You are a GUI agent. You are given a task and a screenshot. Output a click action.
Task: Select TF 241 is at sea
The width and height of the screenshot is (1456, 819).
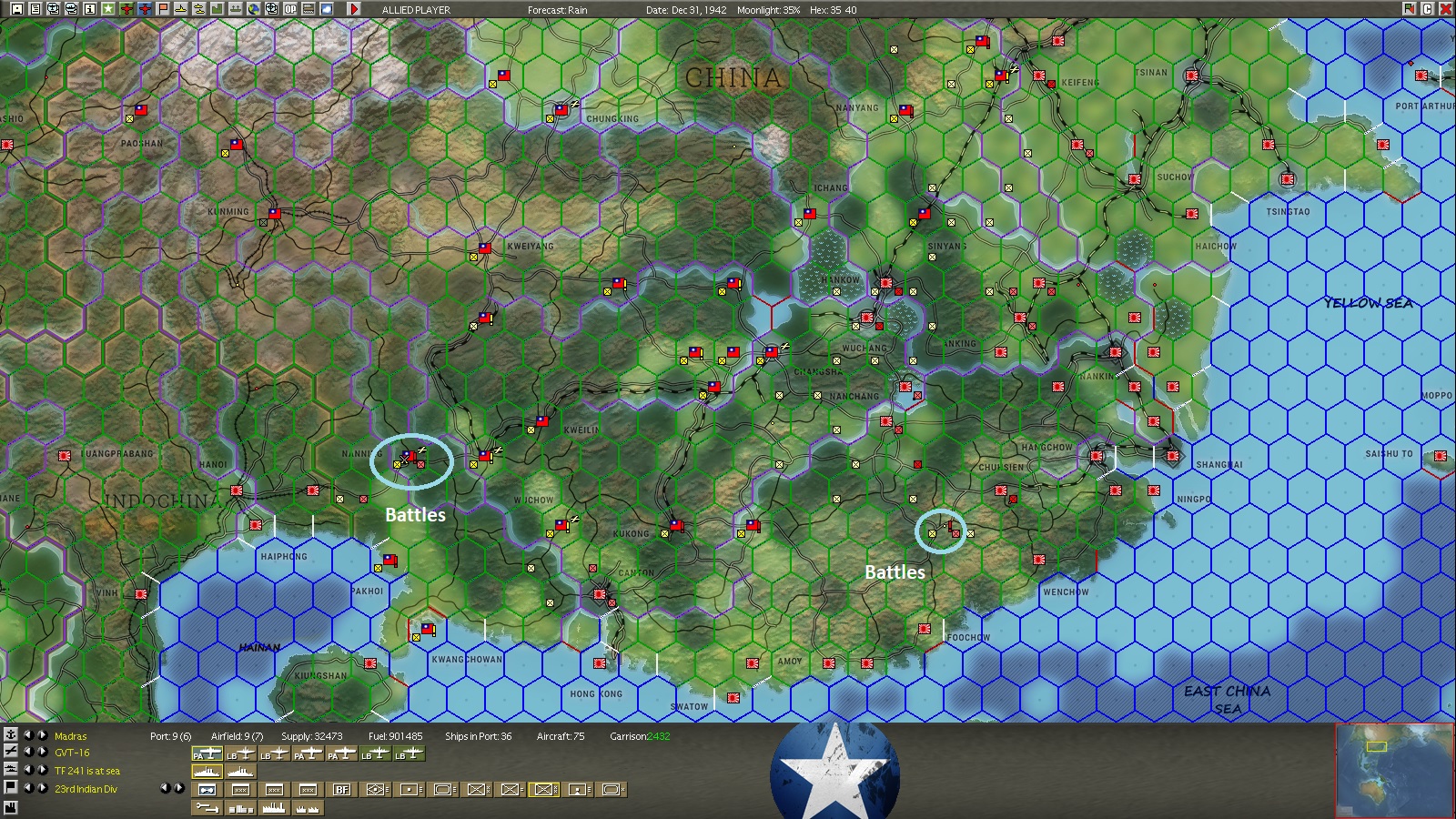coord(86,771)
